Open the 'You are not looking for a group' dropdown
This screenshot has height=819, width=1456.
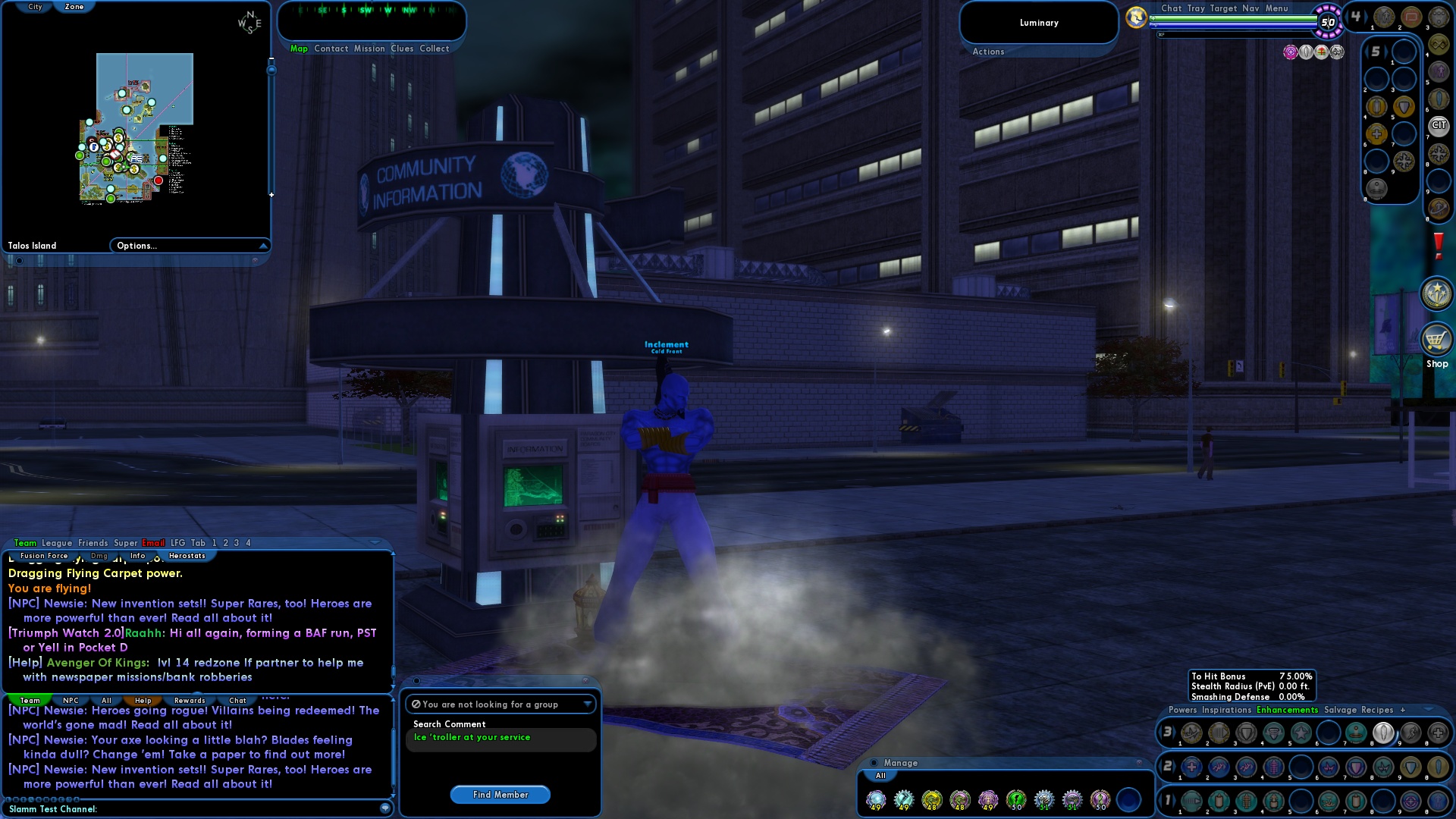click(588, 704)
